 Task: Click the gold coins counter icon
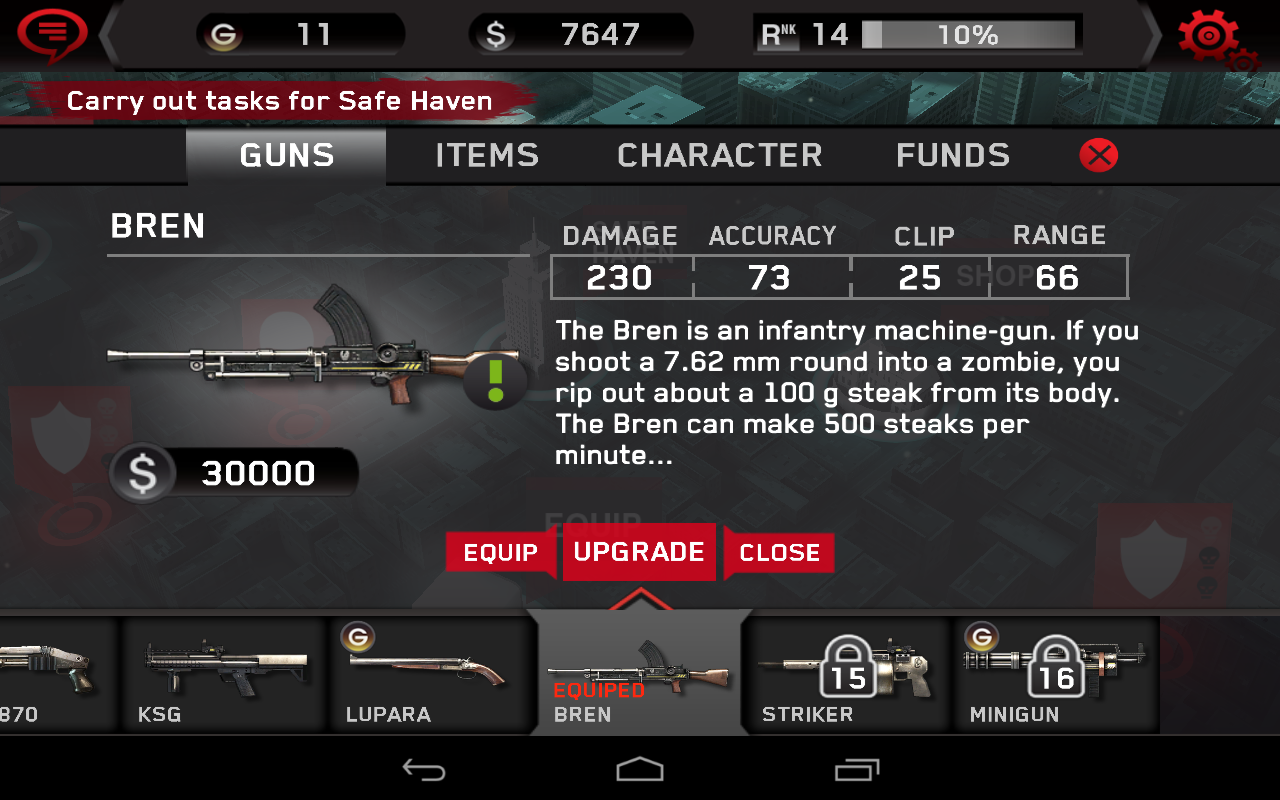[x=225, y=33]
